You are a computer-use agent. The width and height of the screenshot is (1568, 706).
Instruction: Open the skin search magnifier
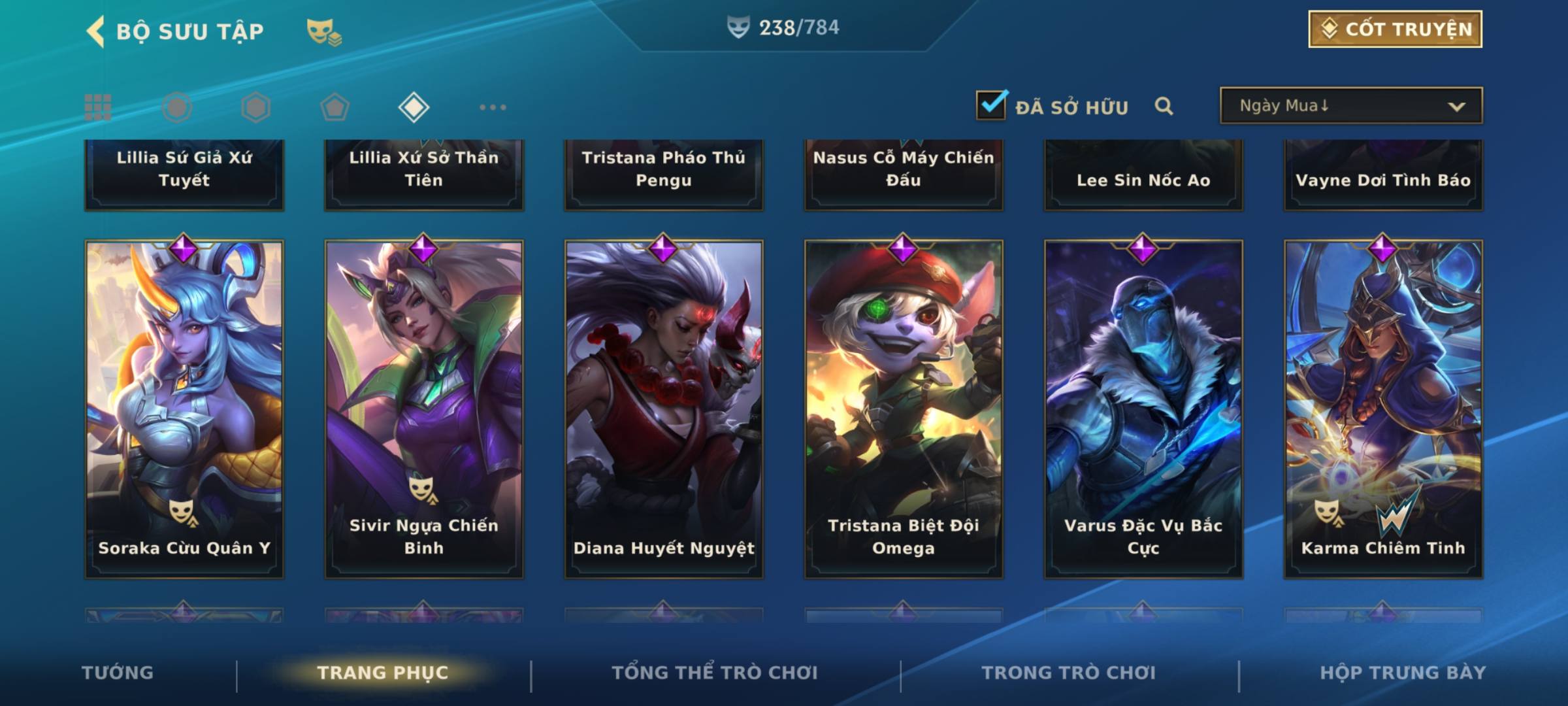[1164, 106]
